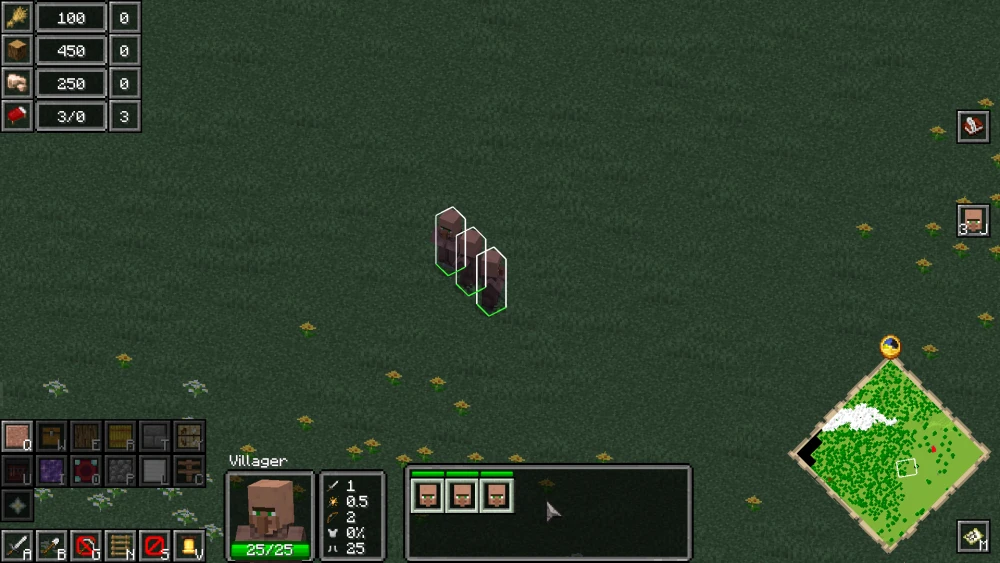The height and width of the screenshot is (563, 1000).
Task: Click the red stop command icon
Action: point(154,546)
